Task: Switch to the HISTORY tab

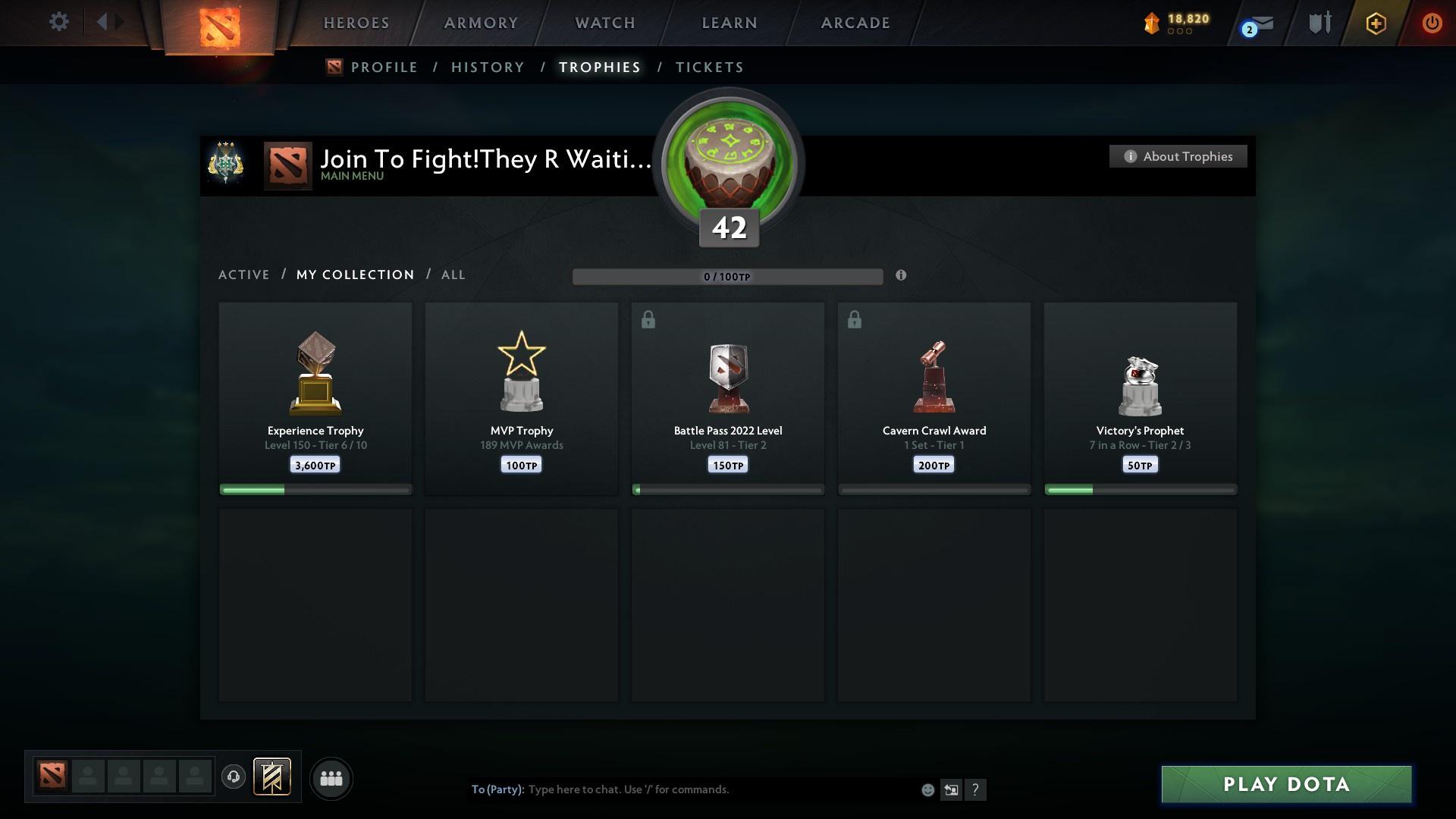Action: [x=487, y=67]
